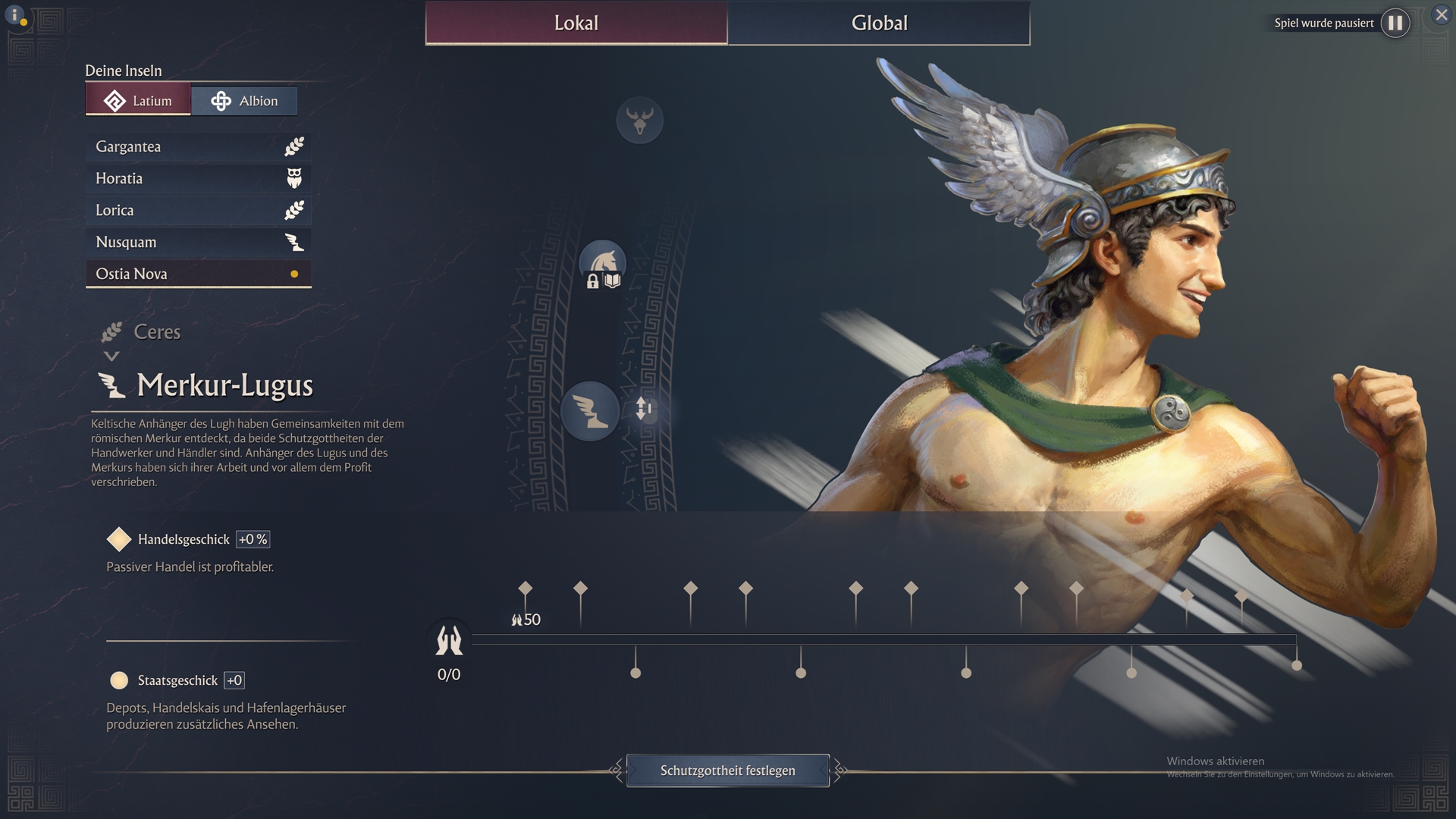Choose the Latium region tab
The width and height of the screenshot is (1456, 819).
[x=138, y=101]
